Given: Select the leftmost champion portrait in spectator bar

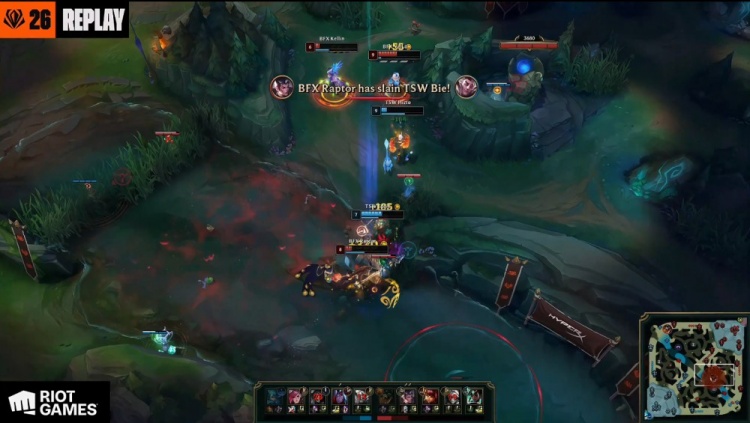Looking at the screenshot, I should coord(275,398).
